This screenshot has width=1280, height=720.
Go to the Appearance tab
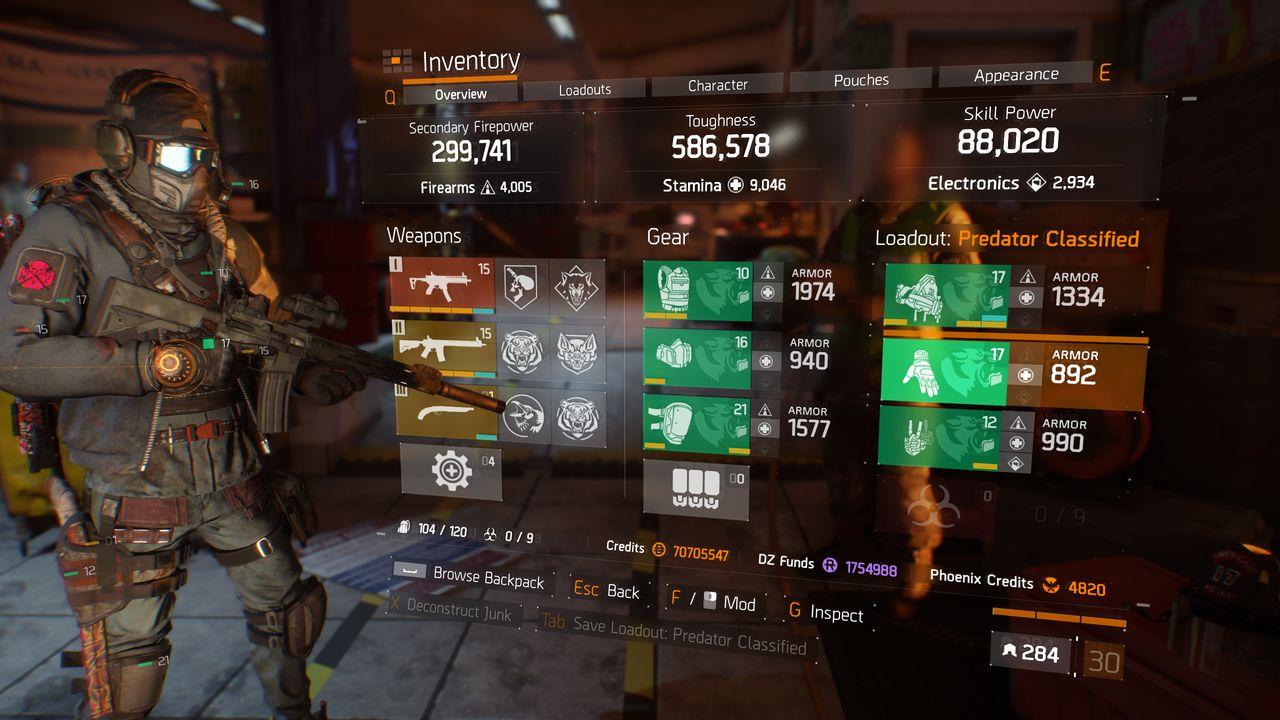tap(1016, 75)
